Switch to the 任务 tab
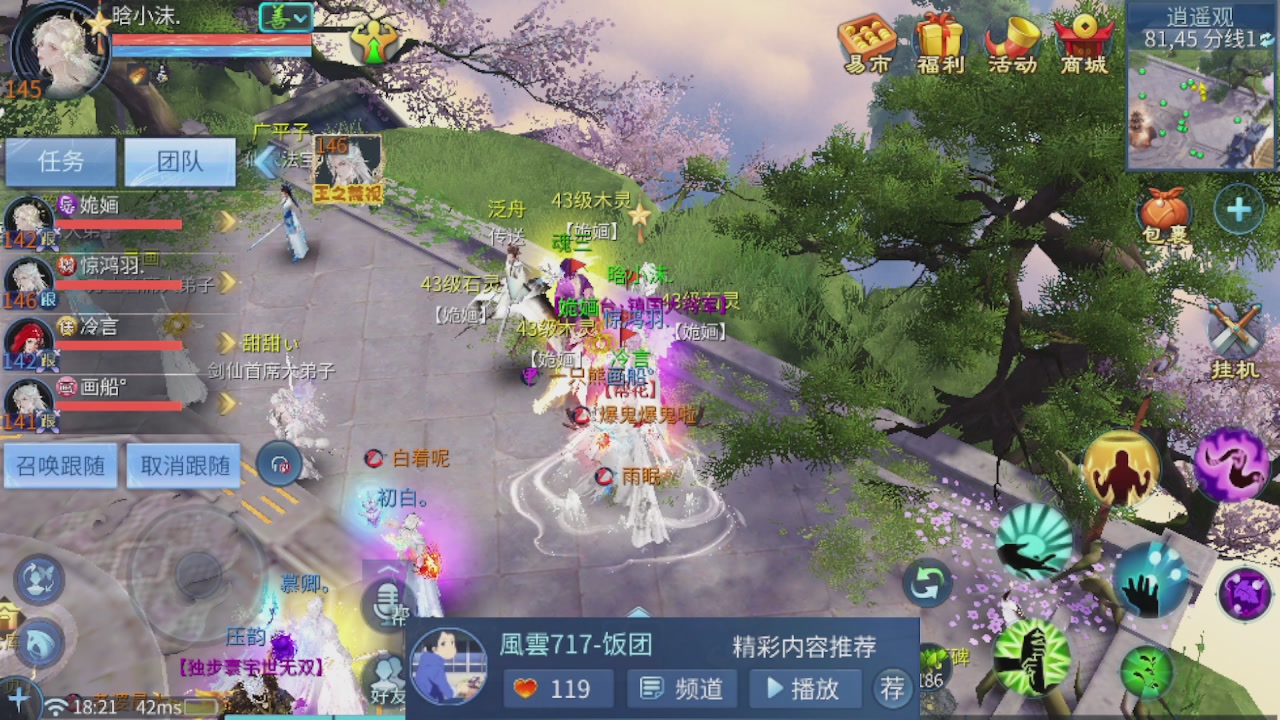 (60, 162)
